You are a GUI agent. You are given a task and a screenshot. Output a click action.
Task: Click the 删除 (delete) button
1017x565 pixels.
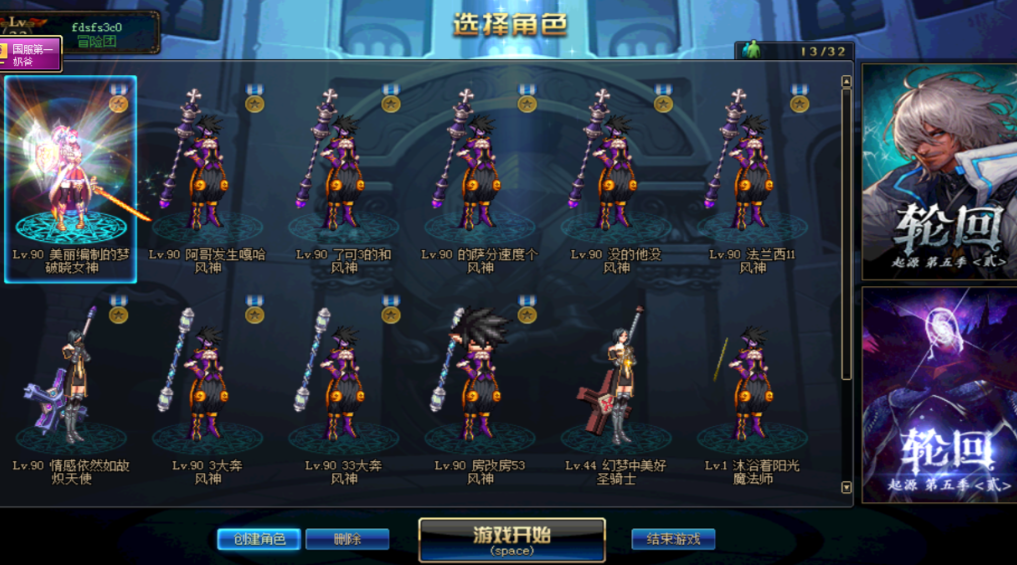pos(347,539)
